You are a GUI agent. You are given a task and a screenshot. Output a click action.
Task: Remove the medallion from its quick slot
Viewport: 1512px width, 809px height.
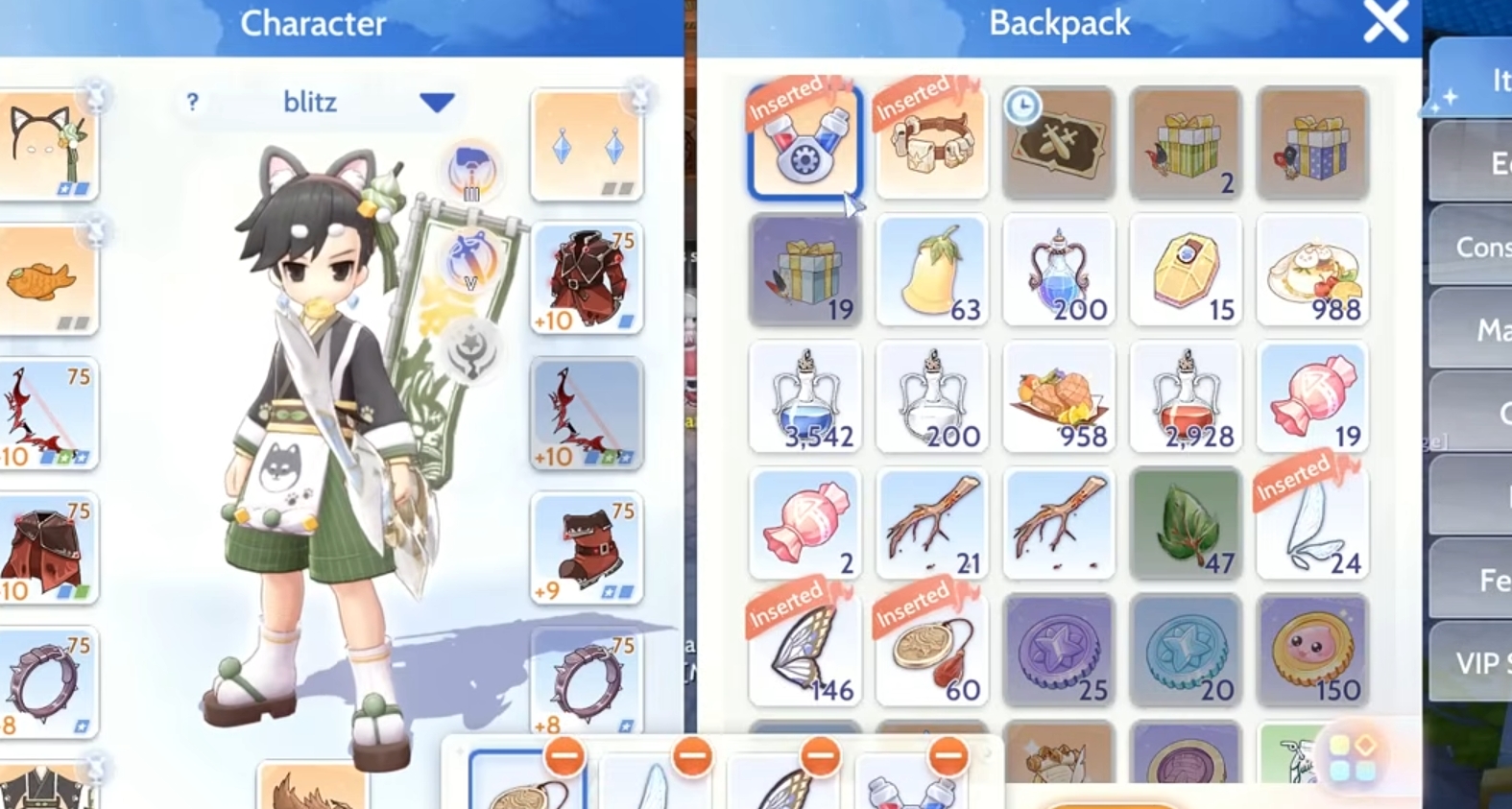point(564,755)
